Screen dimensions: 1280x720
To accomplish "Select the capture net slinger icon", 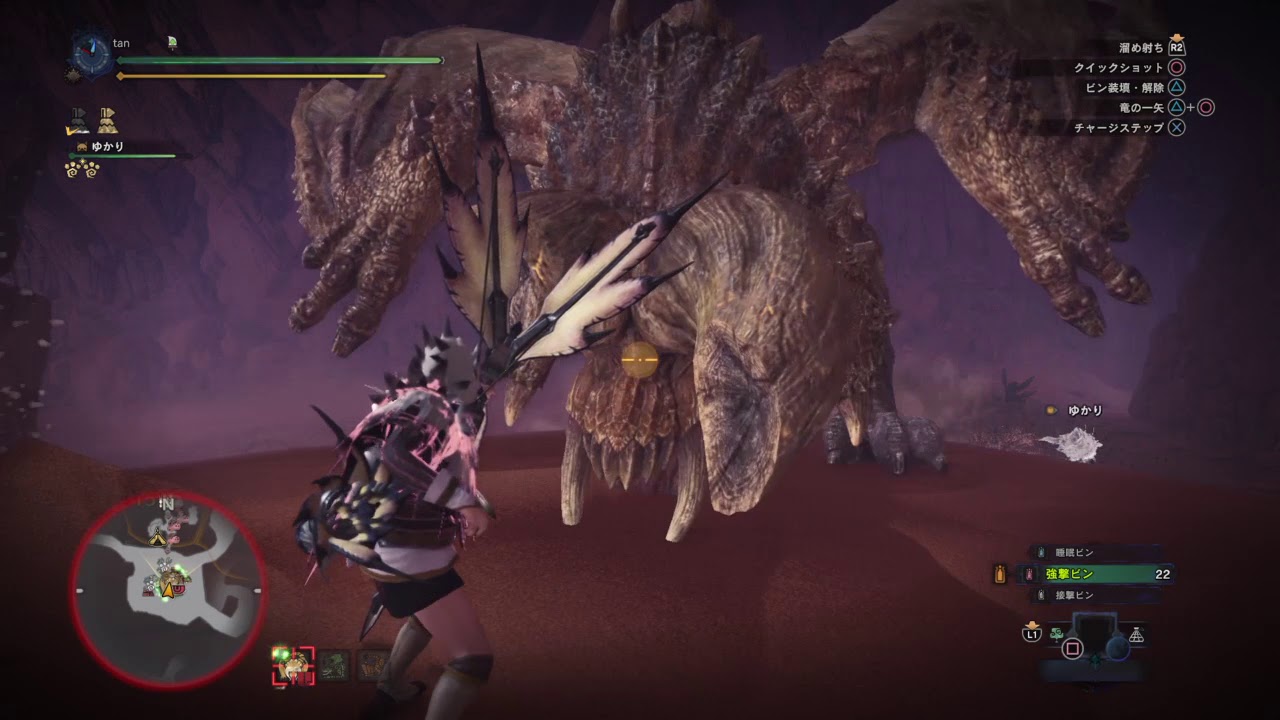I will (1136, 635).
